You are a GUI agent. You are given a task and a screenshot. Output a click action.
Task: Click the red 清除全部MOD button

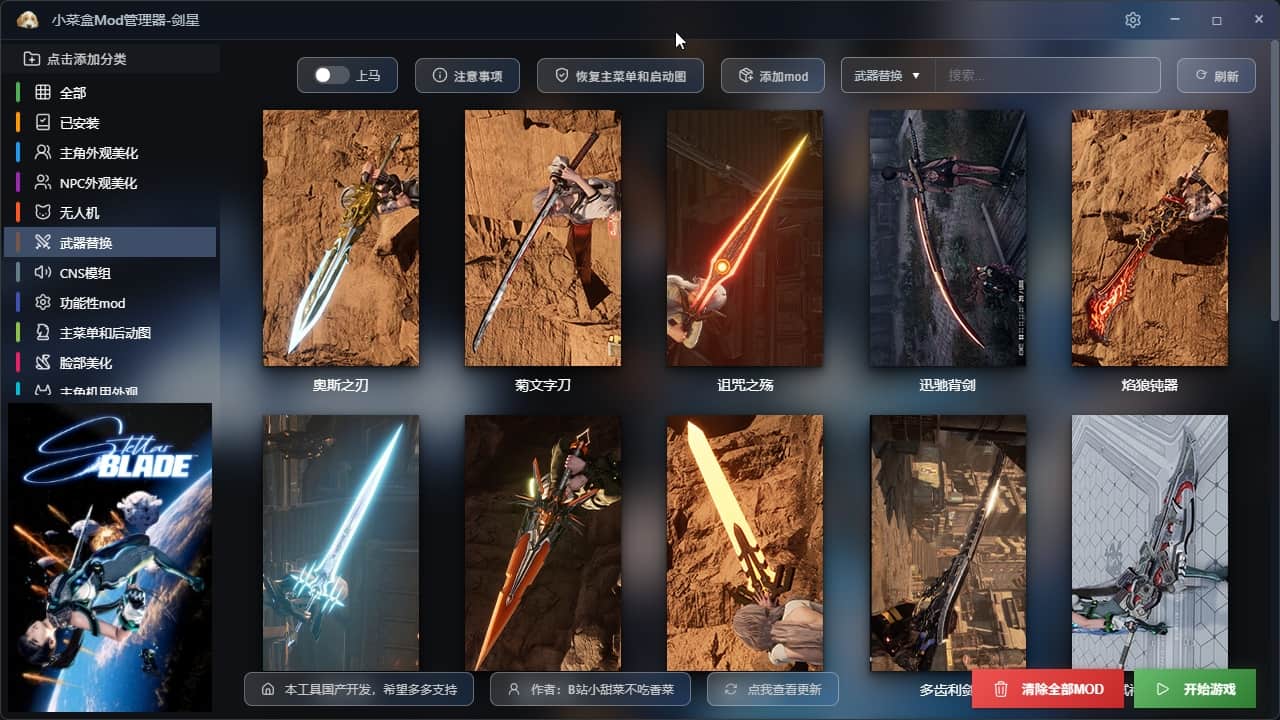tap(1047, 689)
